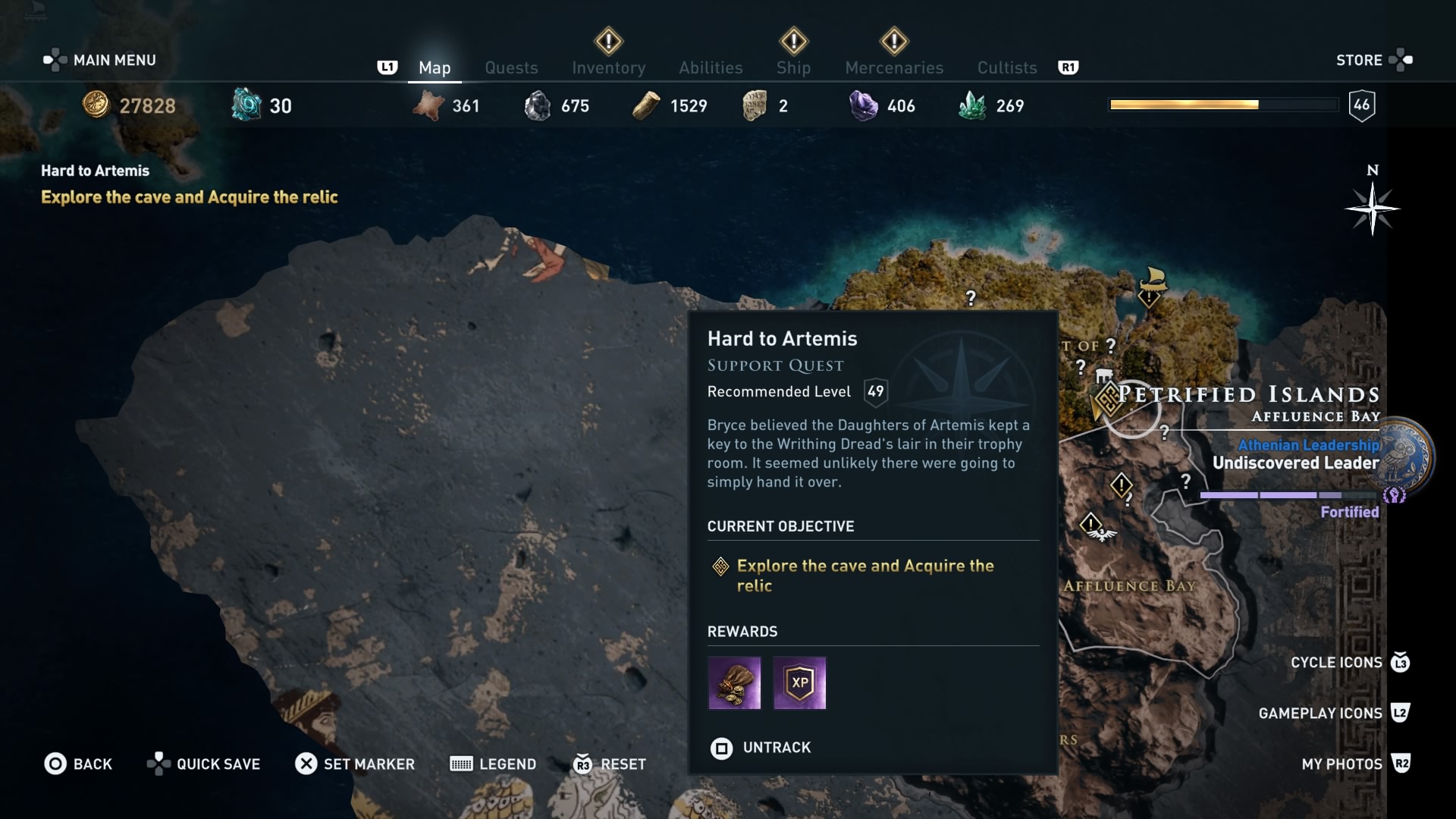Select the XP reward icon
The image size is (1456, 819).
pos(800,683)
